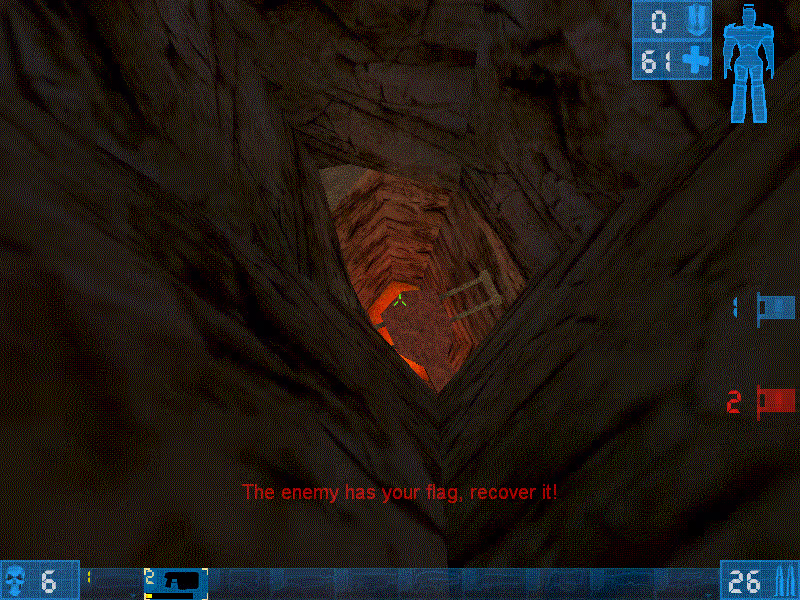Screen dimensions: 800x600
Task: Select the highlighted weapon slot 2 pistol
Action: coord(177,581)
